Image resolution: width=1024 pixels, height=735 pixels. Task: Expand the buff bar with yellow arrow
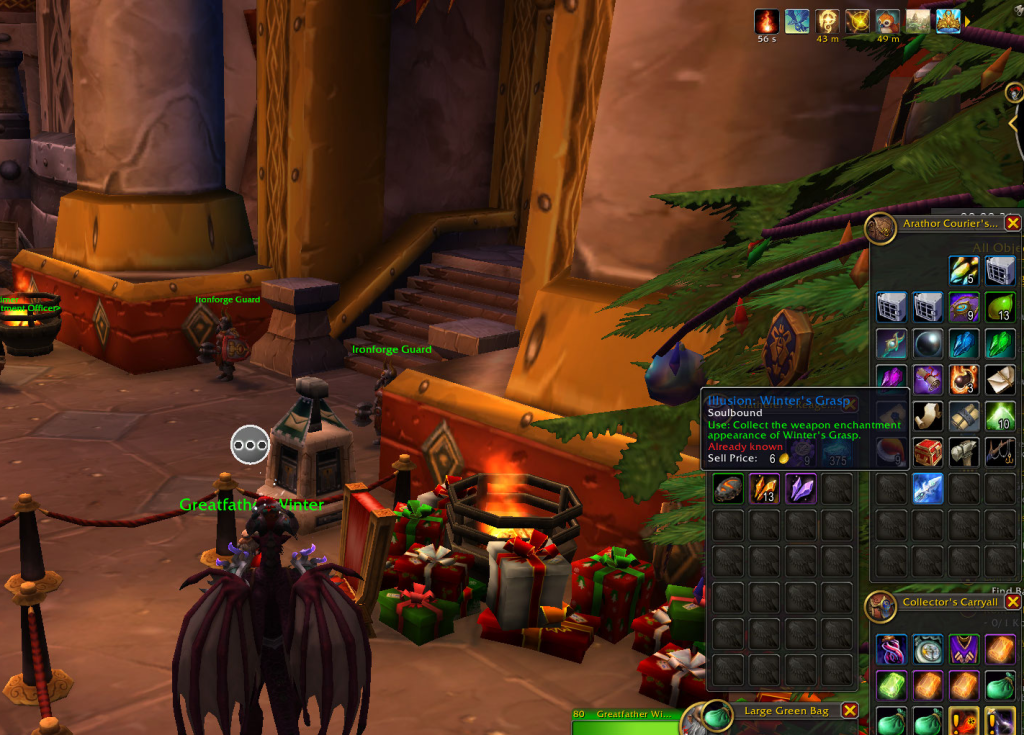[x=968, y=21]
